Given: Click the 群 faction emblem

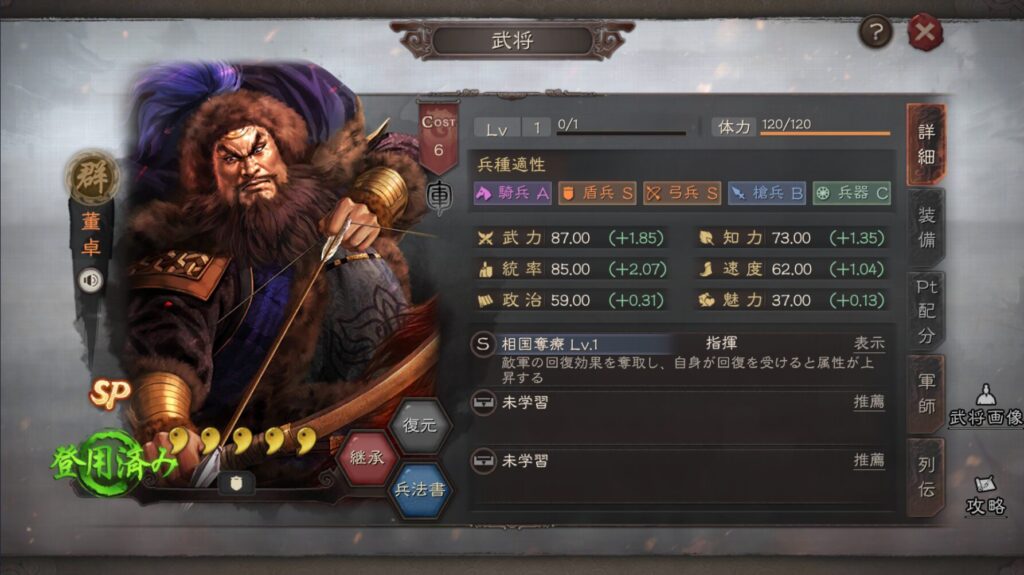Looking at the screenshot, I should tap(91, 178).
